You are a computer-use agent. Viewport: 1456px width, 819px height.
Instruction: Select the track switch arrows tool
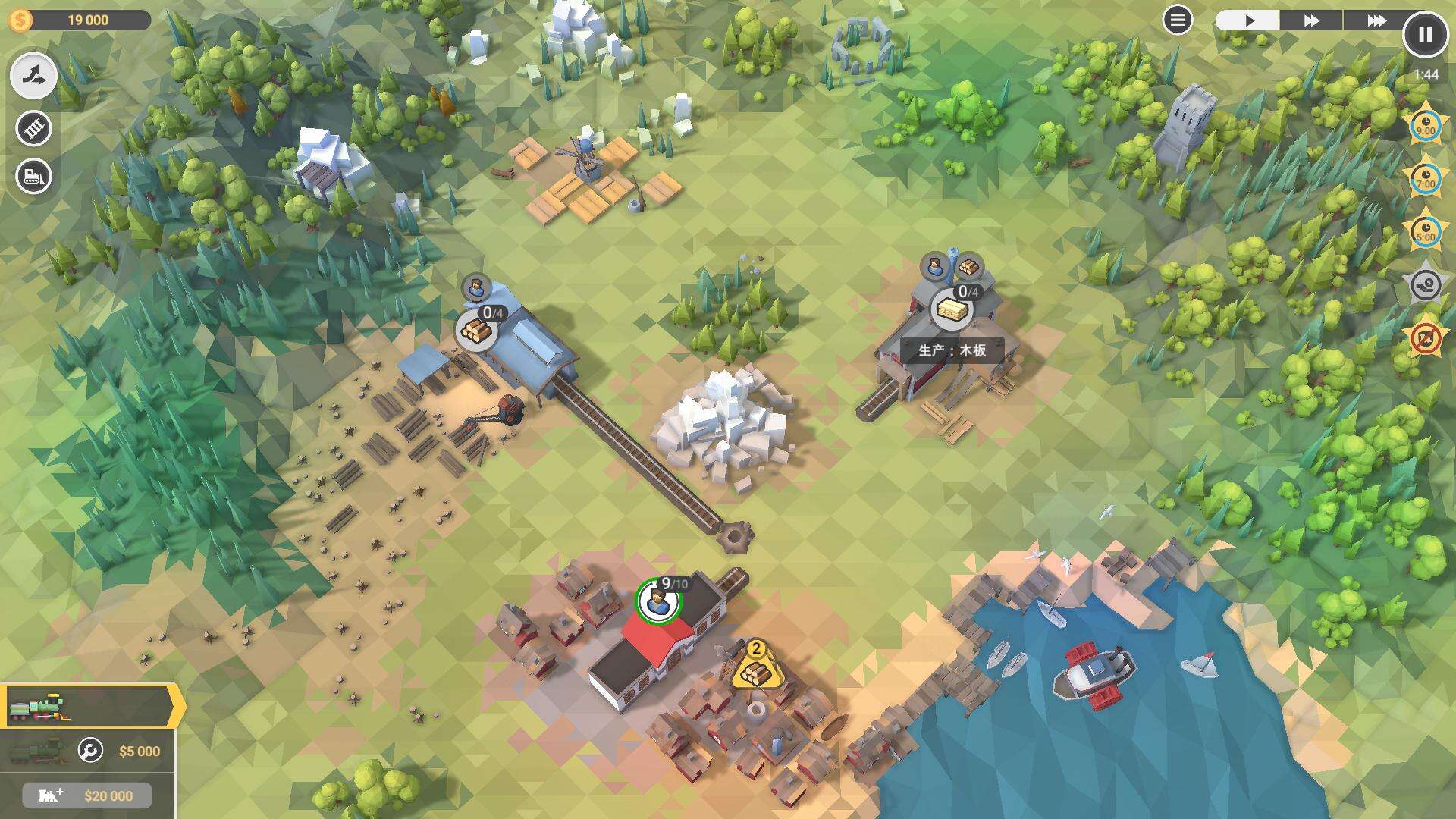[x=33, y=76]
